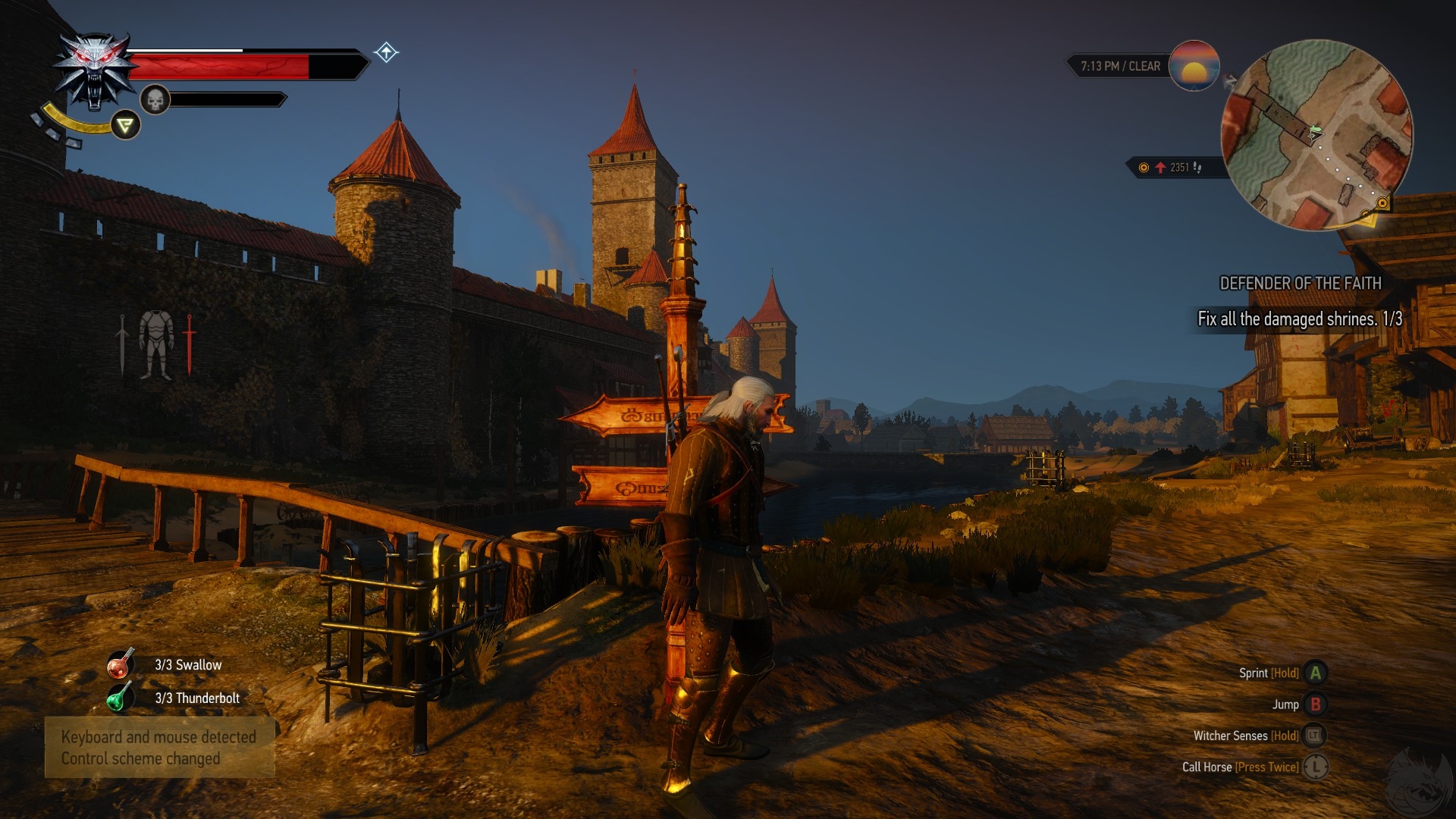Click the yellow quest marker on minimap
1456x819 pixels.
1382,203
